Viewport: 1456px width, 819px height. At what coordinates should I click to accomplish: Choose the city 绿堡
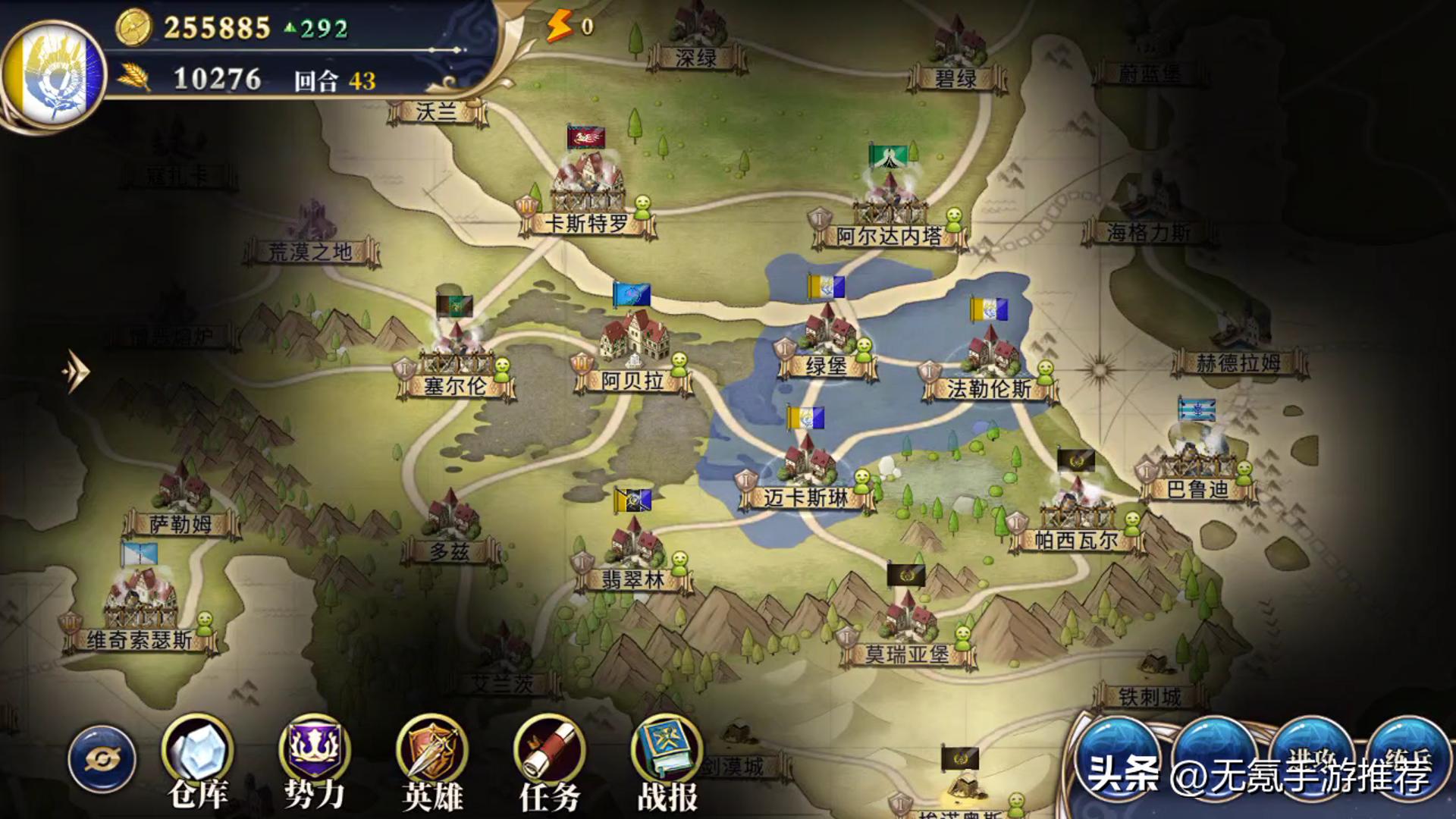(827, 334)
